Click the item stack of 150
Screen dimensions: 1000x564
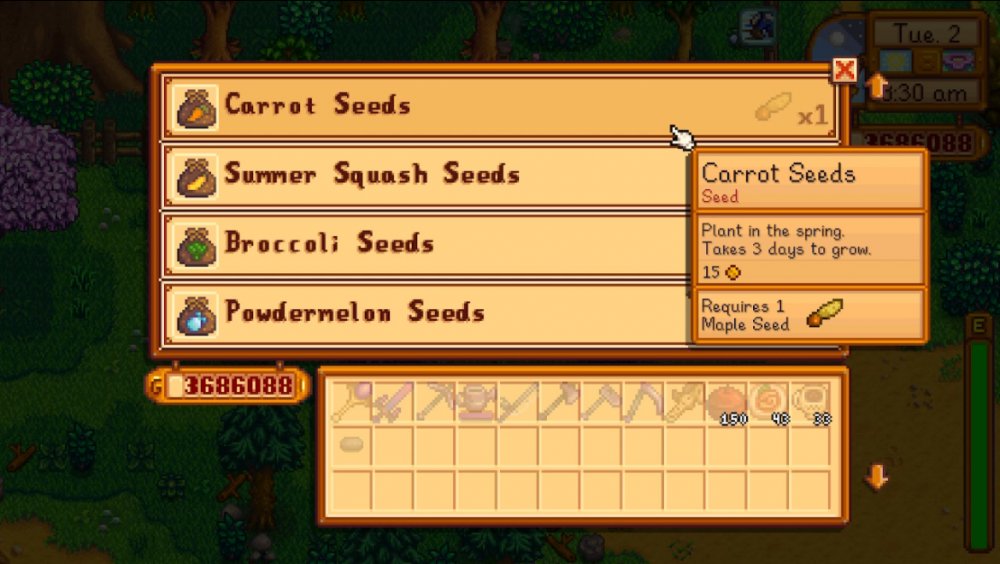click(x=725, y=402)
